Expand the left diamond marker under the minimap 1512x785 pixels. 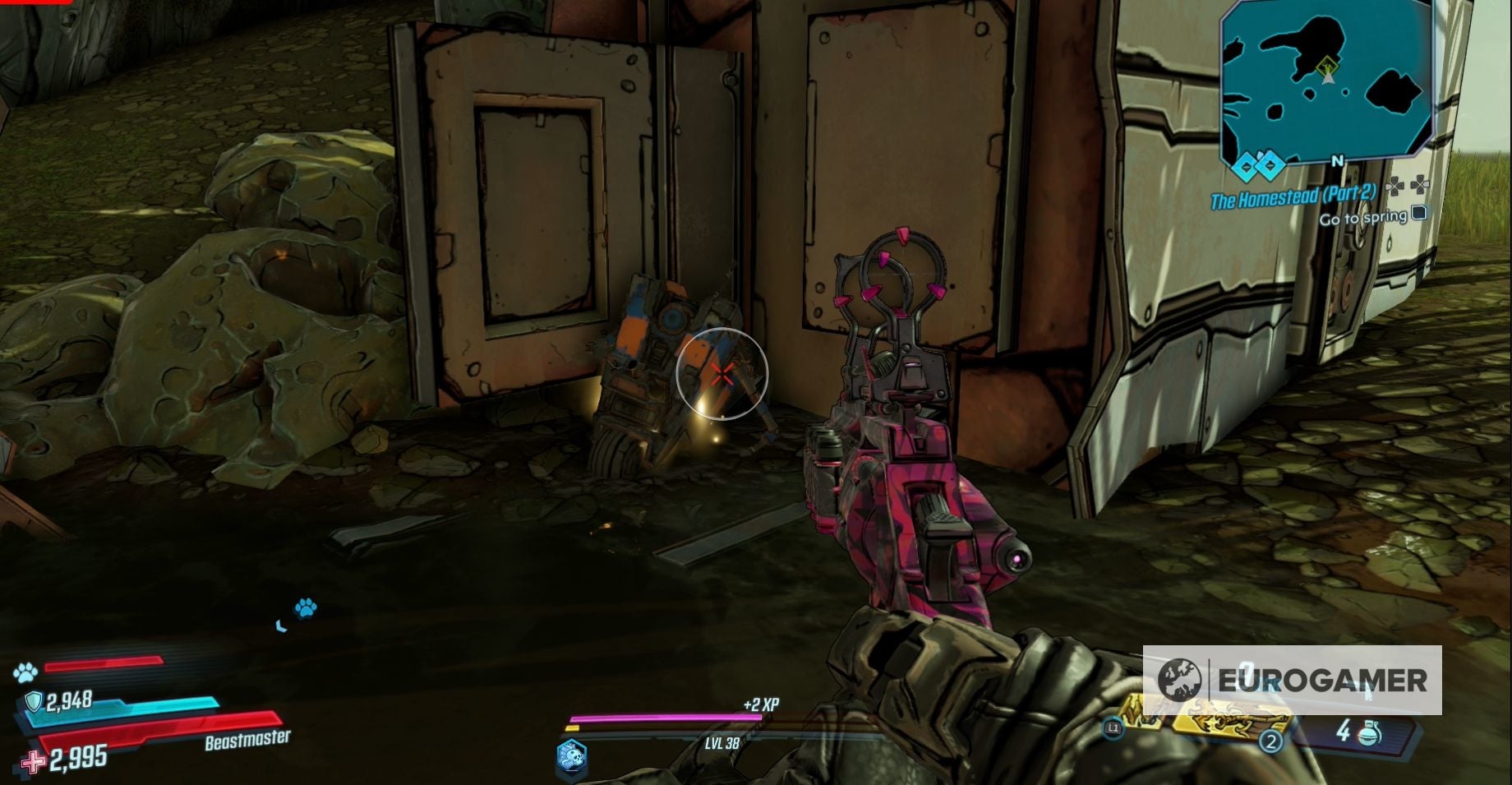coord(1247,165)
